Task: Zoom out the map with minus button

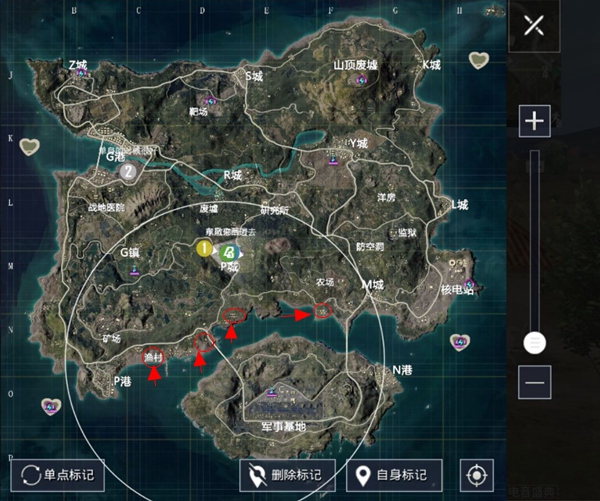Action: tap(535, 381)
